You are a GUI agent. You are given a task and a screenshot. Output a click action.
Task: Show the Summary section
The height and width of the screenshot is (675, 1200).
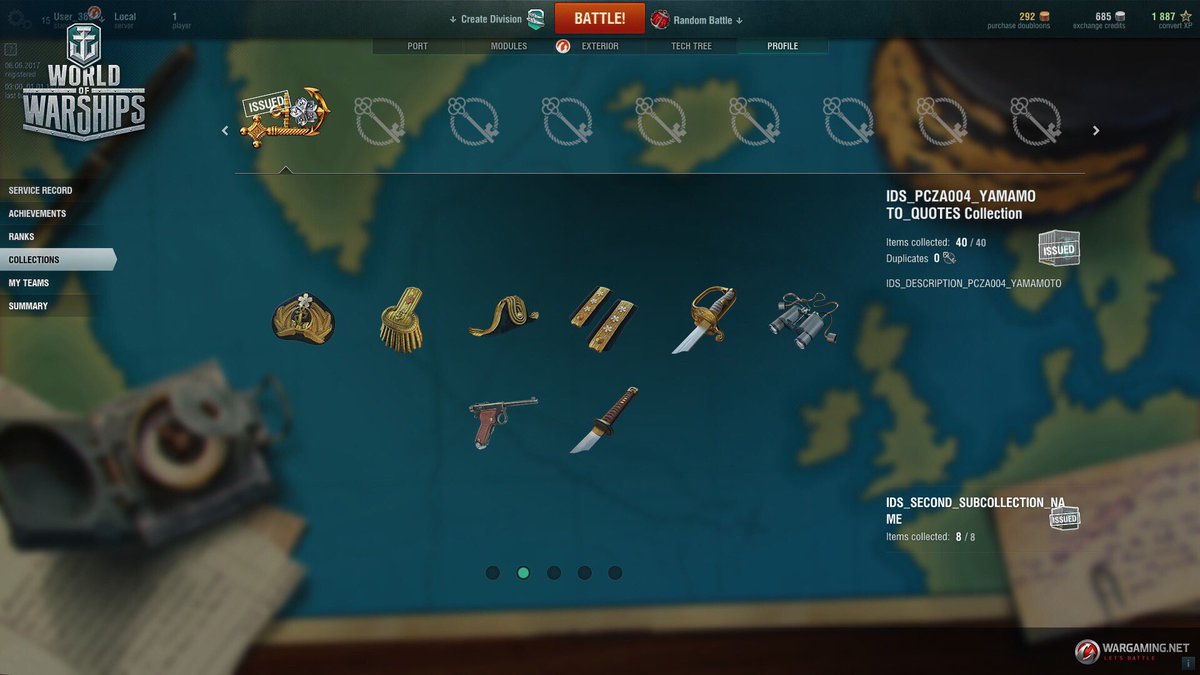point(28,306)
